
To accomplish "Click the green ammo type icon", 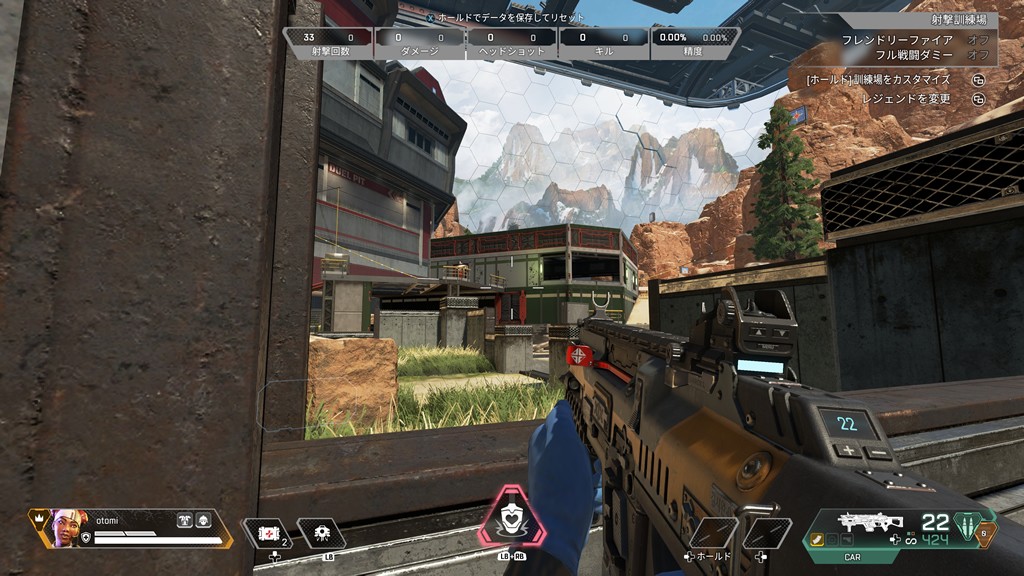I will (x=965, y=525).
